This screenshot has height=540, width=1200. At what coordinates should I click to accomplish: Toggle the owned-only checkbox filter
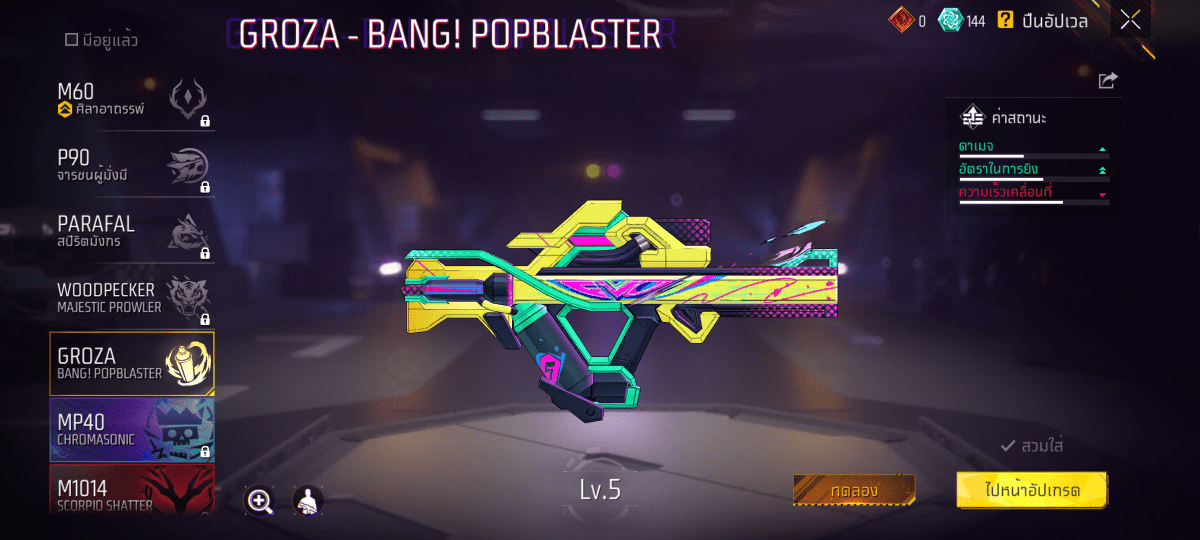click(x=72, y=40)
